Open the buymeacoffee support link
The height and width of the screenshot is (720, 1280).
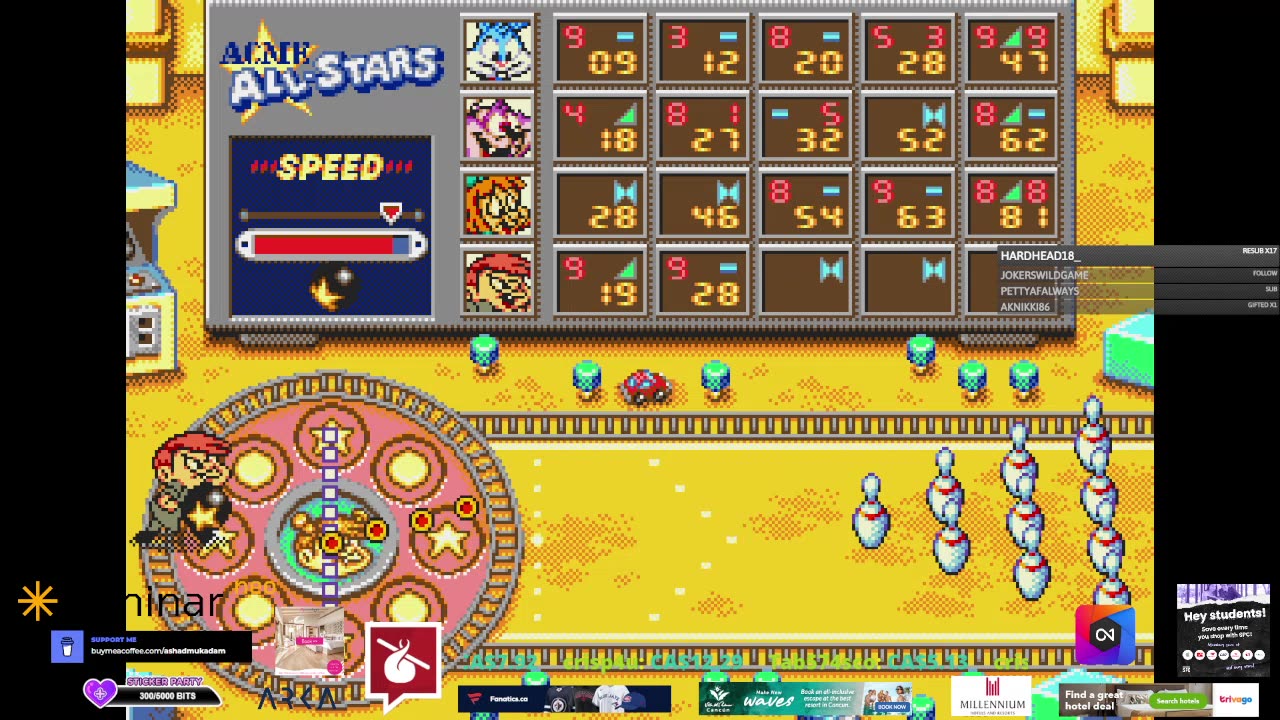coord(157,651)
